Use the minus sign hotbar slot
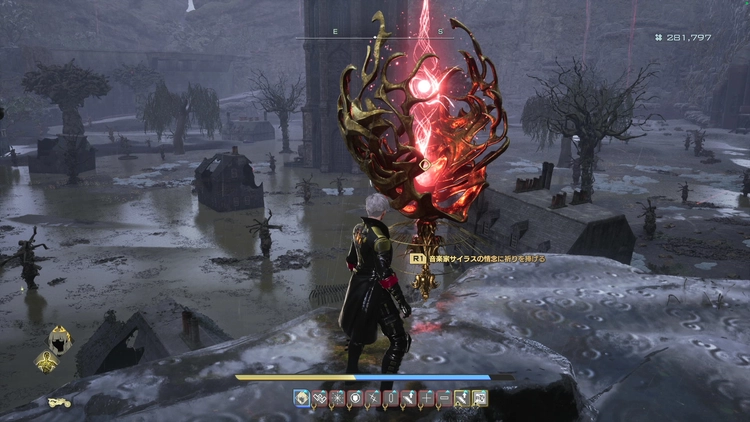The height and width of the screenshot is (422, 750). pos(444,398)
